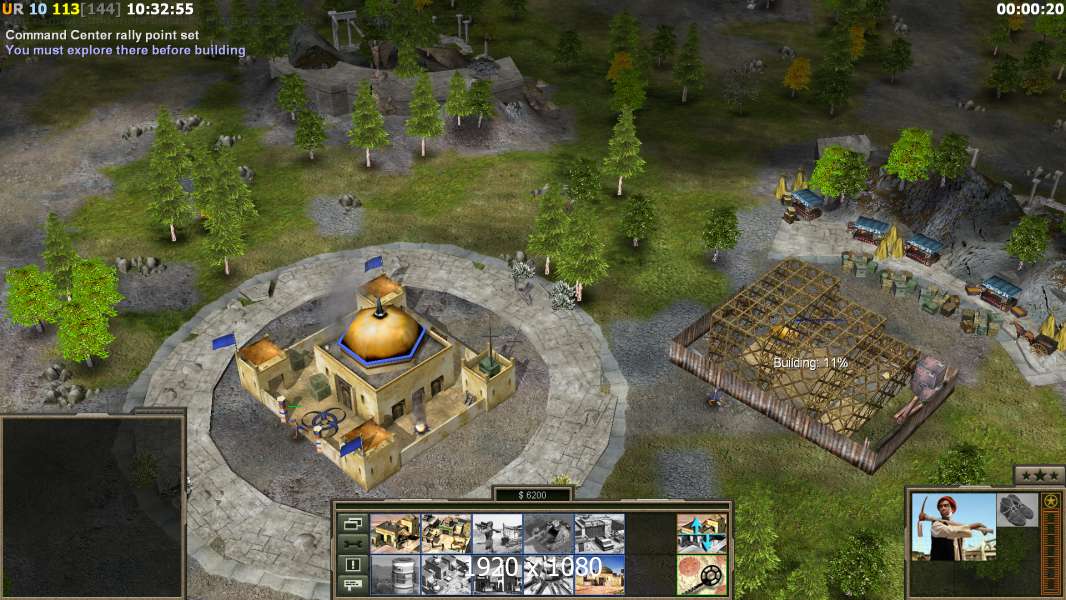This screenshot has width=1066, height=600.
Task: Activate the radar scan magnifier icon
Action: pyautogui.click(x=702, y=574)
